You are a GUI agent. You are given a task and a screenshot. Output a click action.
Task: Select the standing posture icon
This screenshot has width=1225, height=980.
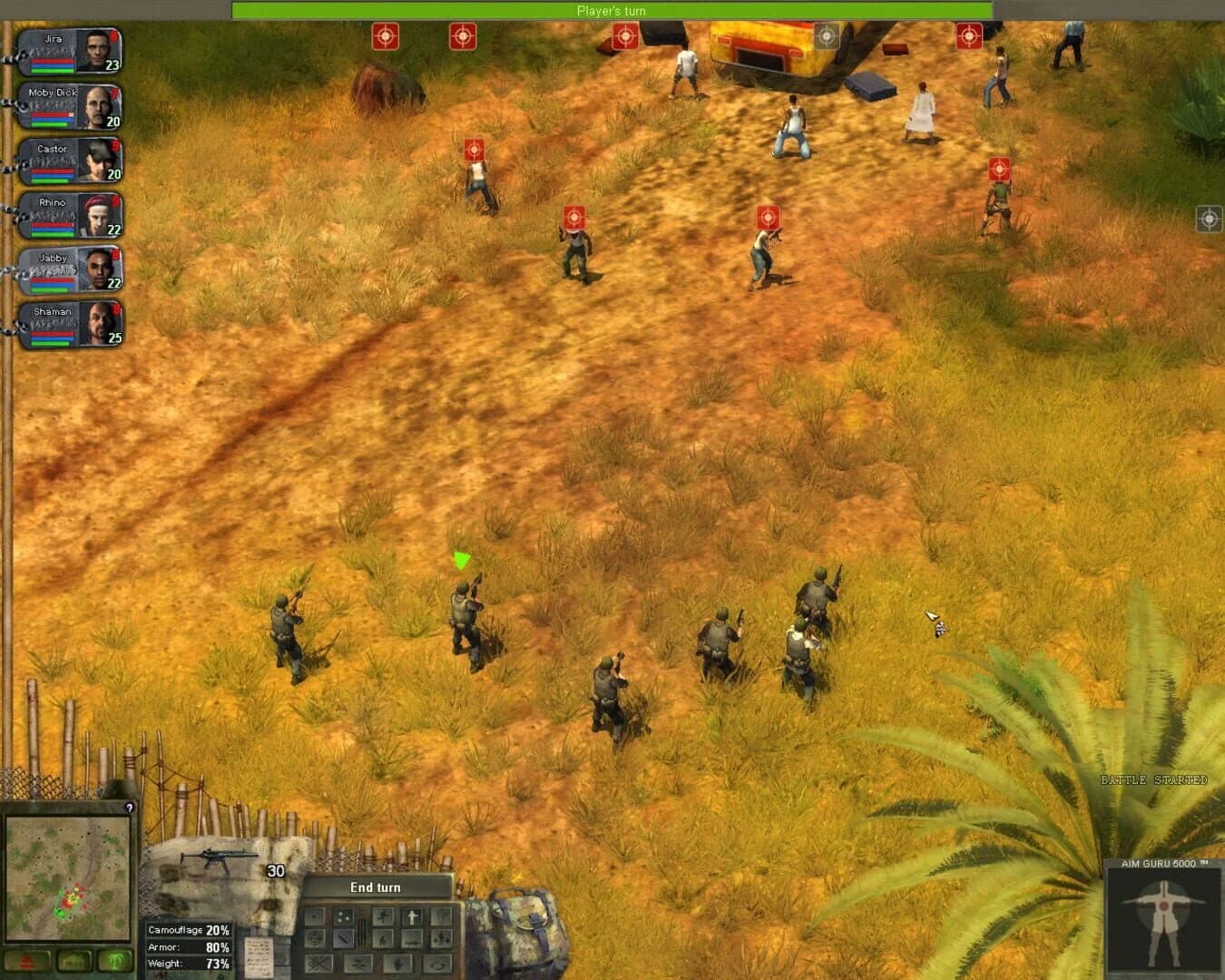tap(413, 916)
